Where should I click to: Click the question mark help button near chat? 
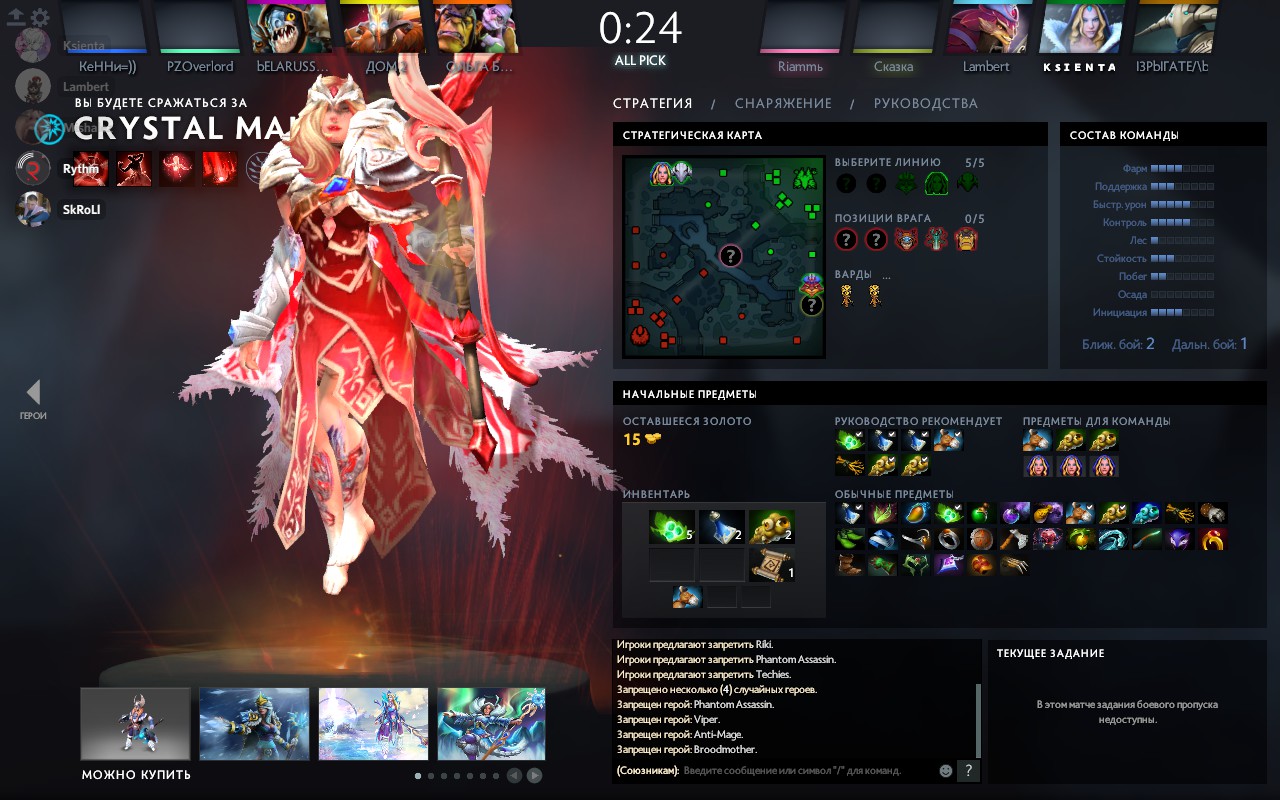pos(968,770)
